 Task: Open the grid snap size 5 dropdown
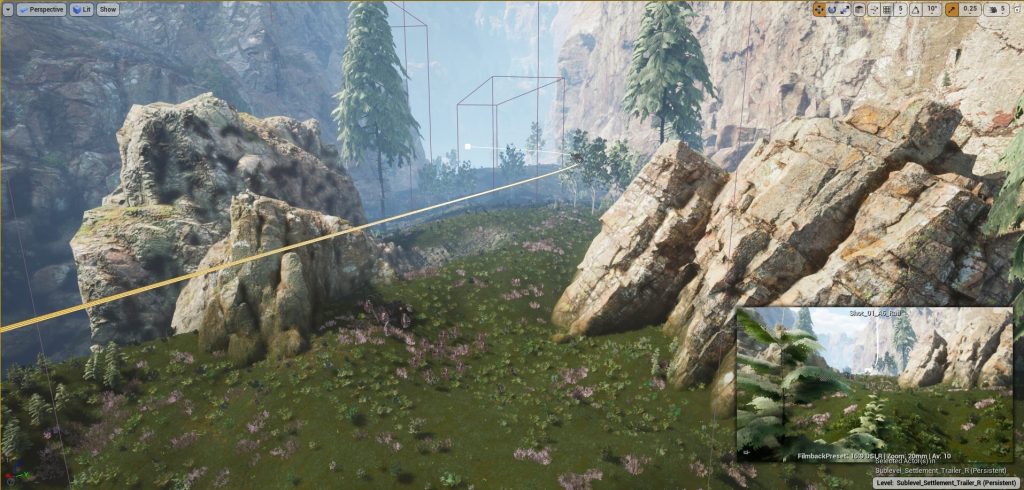point(903,9)
